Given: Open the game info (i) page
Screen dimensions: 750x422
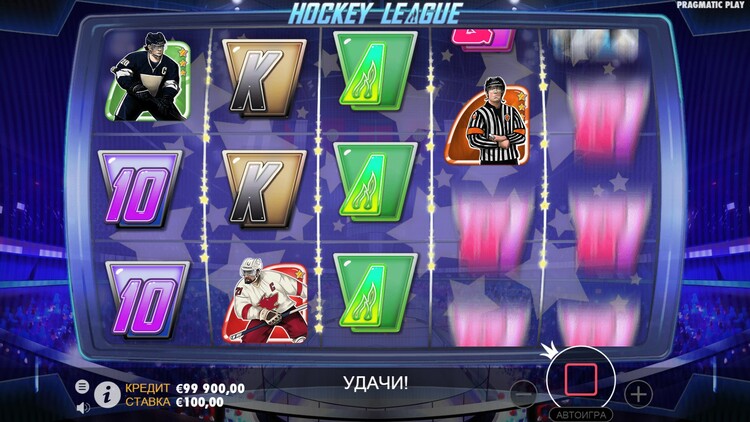Looking at the screenshot, I should point(107,394).
